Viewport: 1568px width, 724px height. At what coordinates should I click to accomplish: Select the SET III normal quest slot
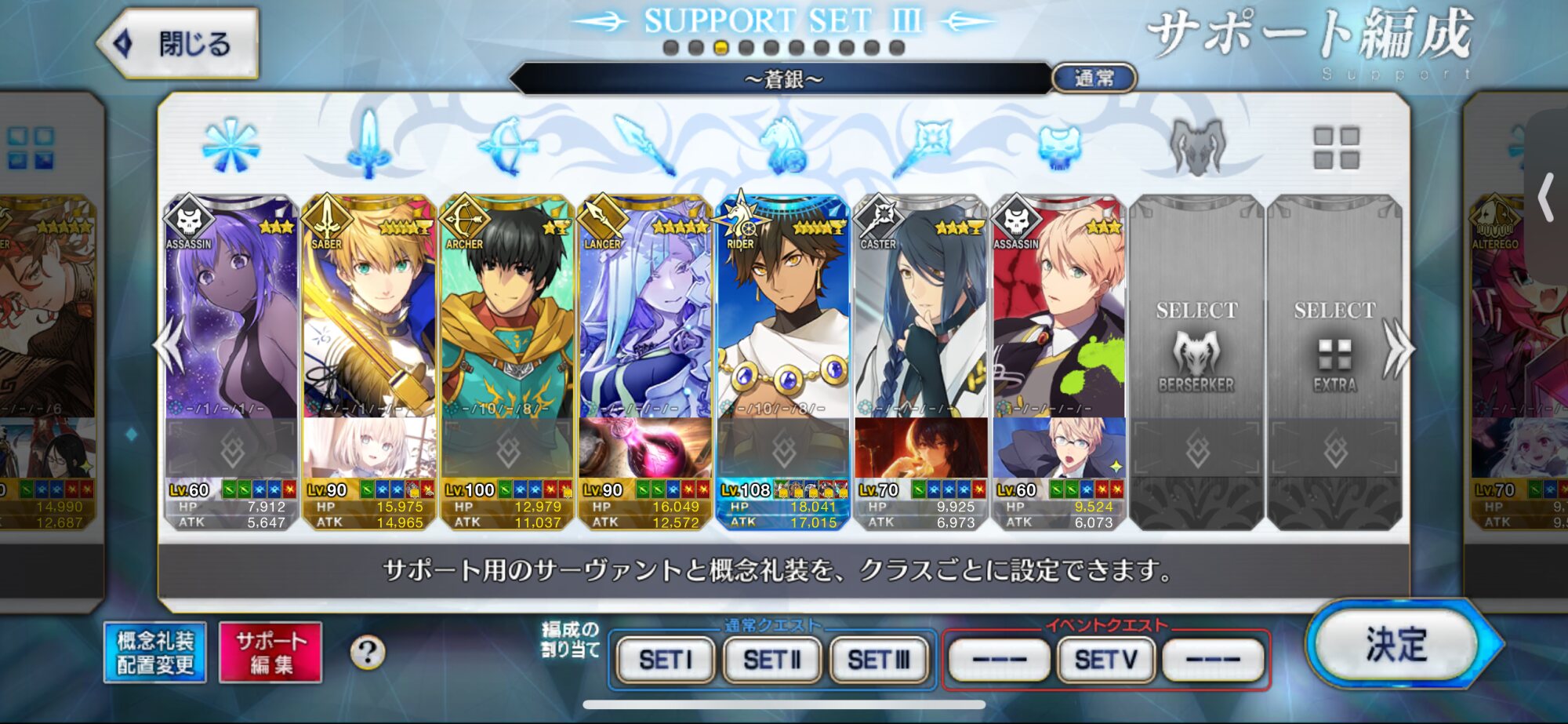click(x=878, y=660)
